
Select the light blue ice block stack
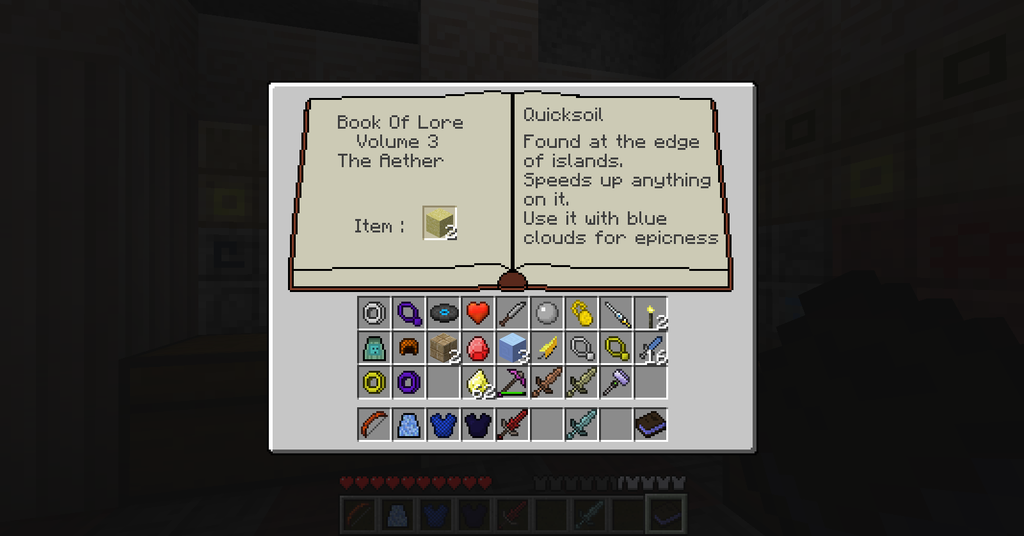pyautogui.click(x=512, y=347)
